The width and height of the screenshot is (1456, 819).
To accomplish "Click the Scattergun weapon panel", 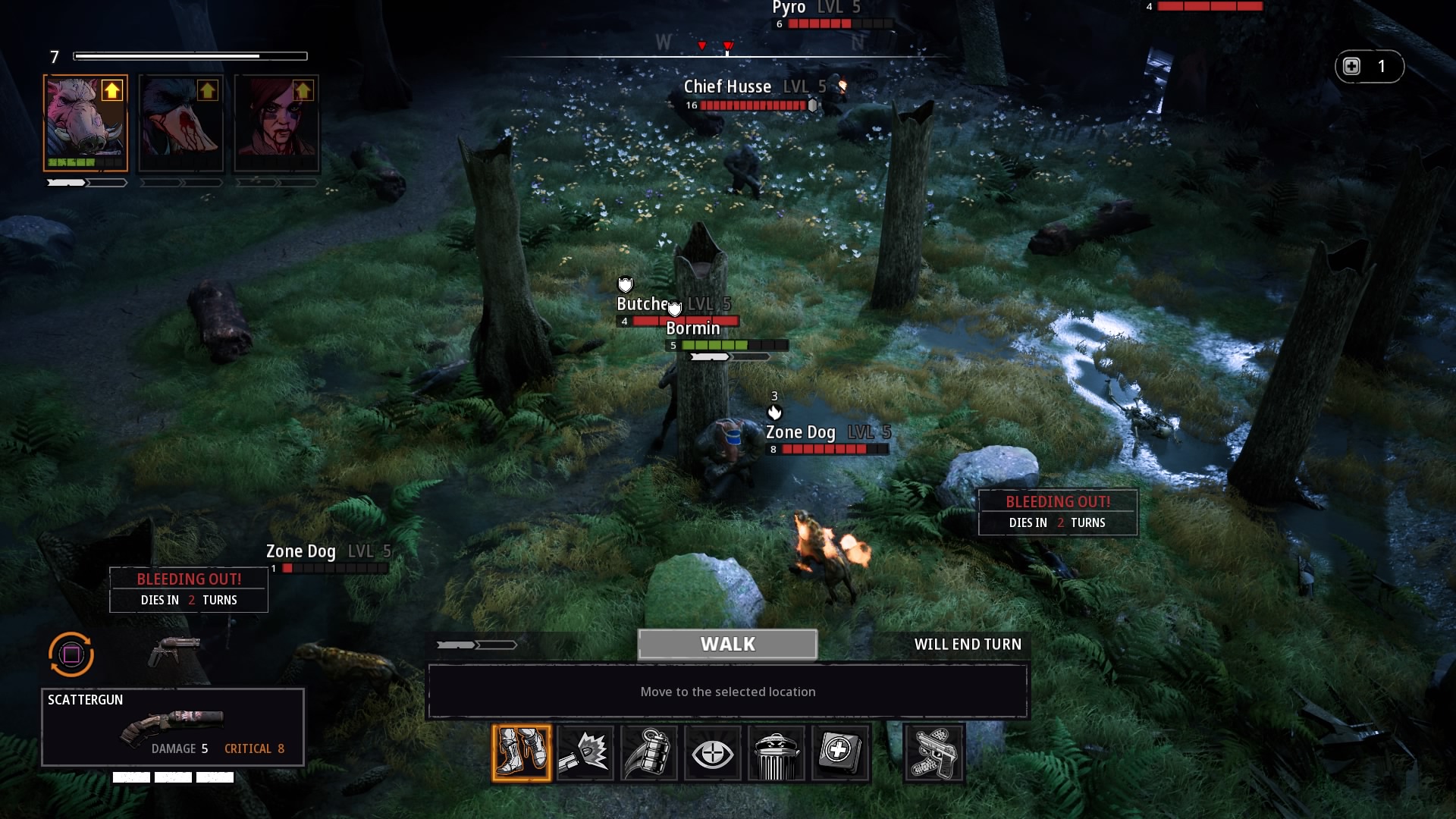I will [x=173, y=726].
